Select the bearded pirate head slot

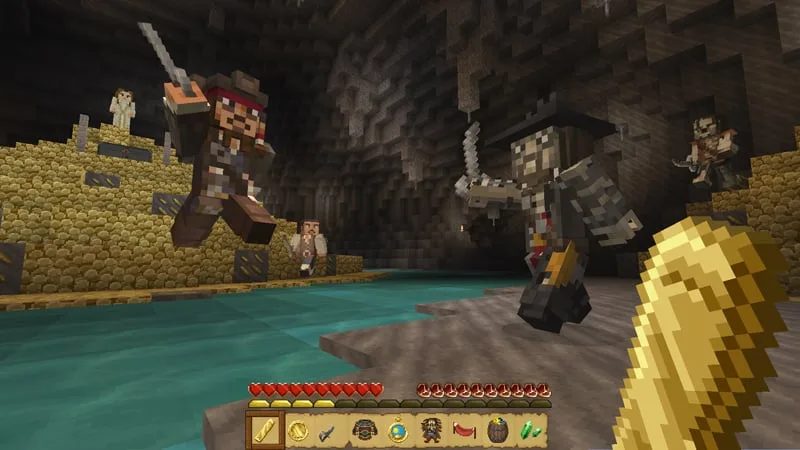pyautogui.click(x=431, y=430)
